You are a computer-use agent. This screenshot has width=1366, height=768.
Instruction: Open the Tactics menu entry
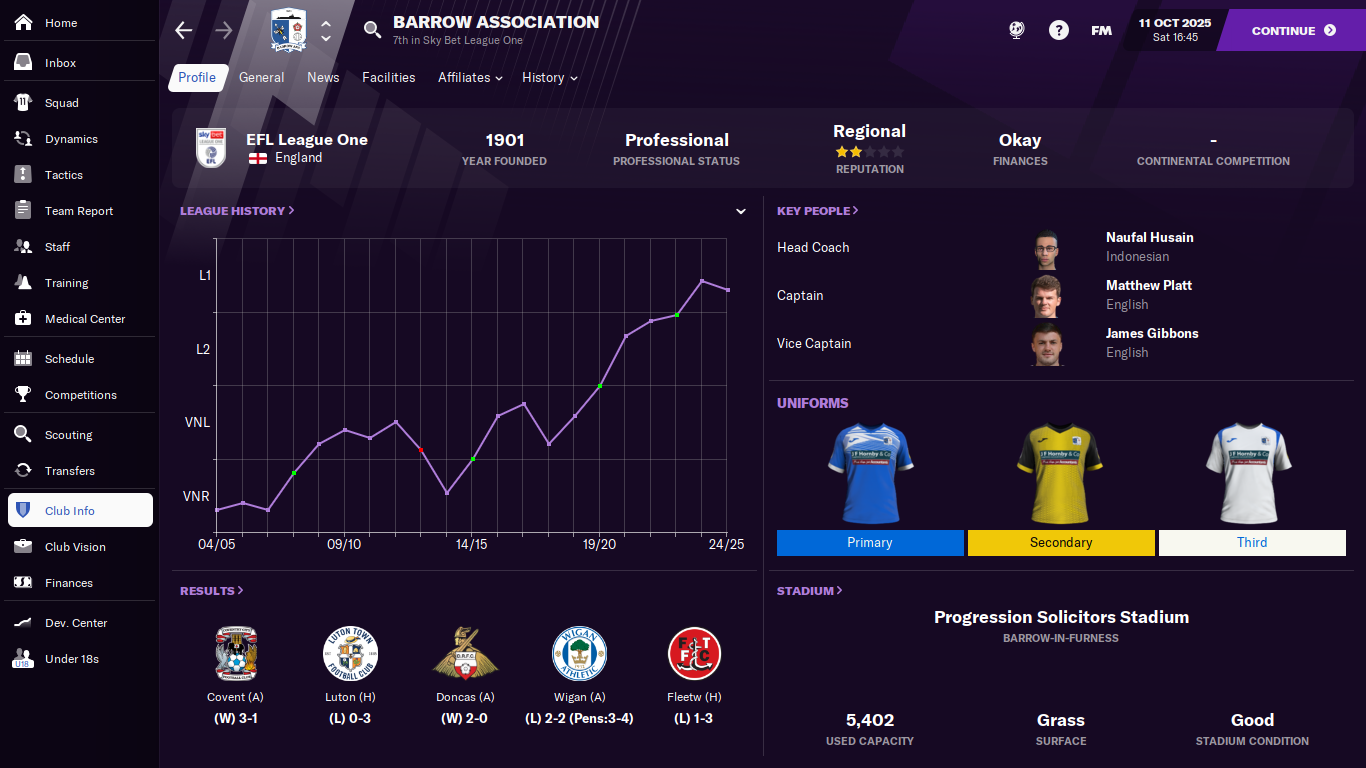point(63,175)
